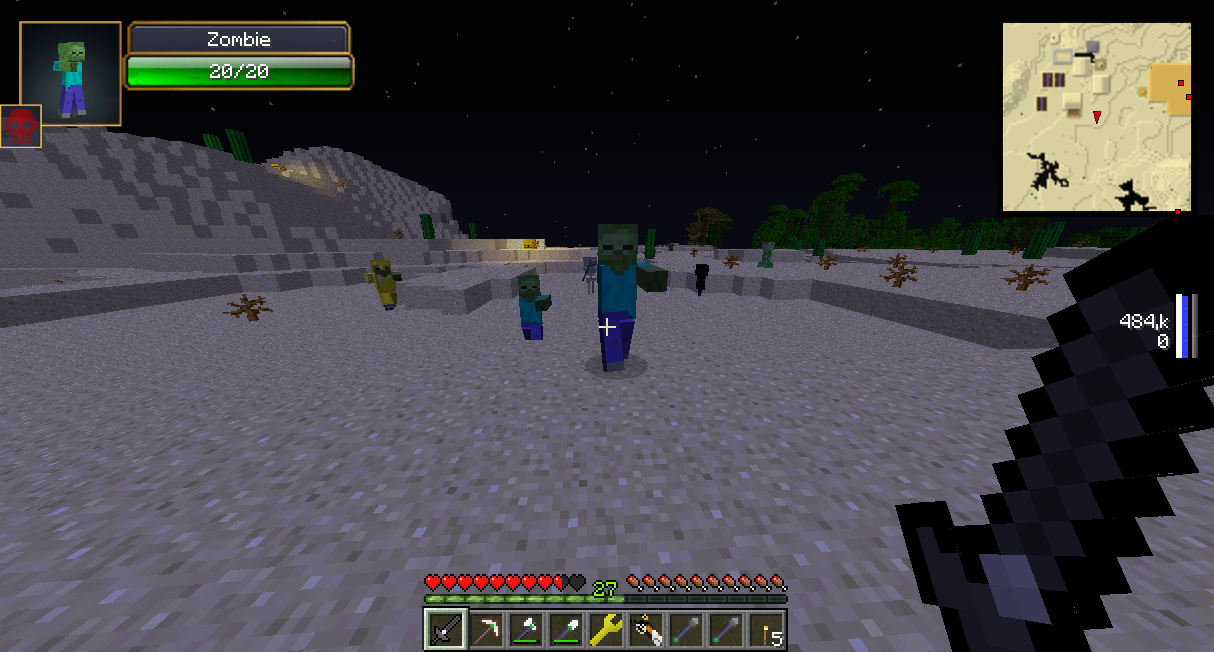Select the yellow wrench slot
The width and height of the screenshot is (1214, 652).
606,629
